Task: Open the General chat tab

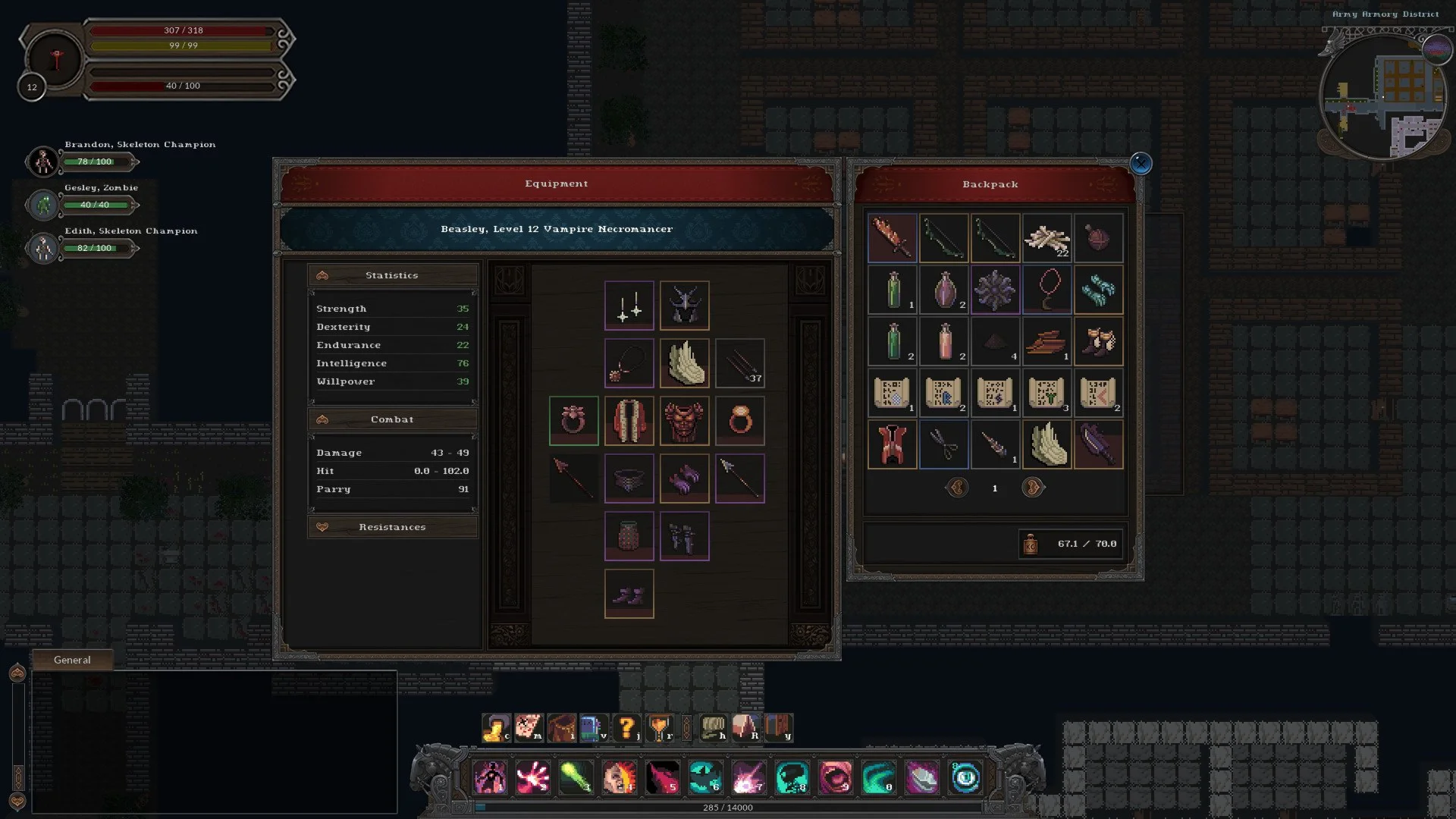Action: click(72, 660)
